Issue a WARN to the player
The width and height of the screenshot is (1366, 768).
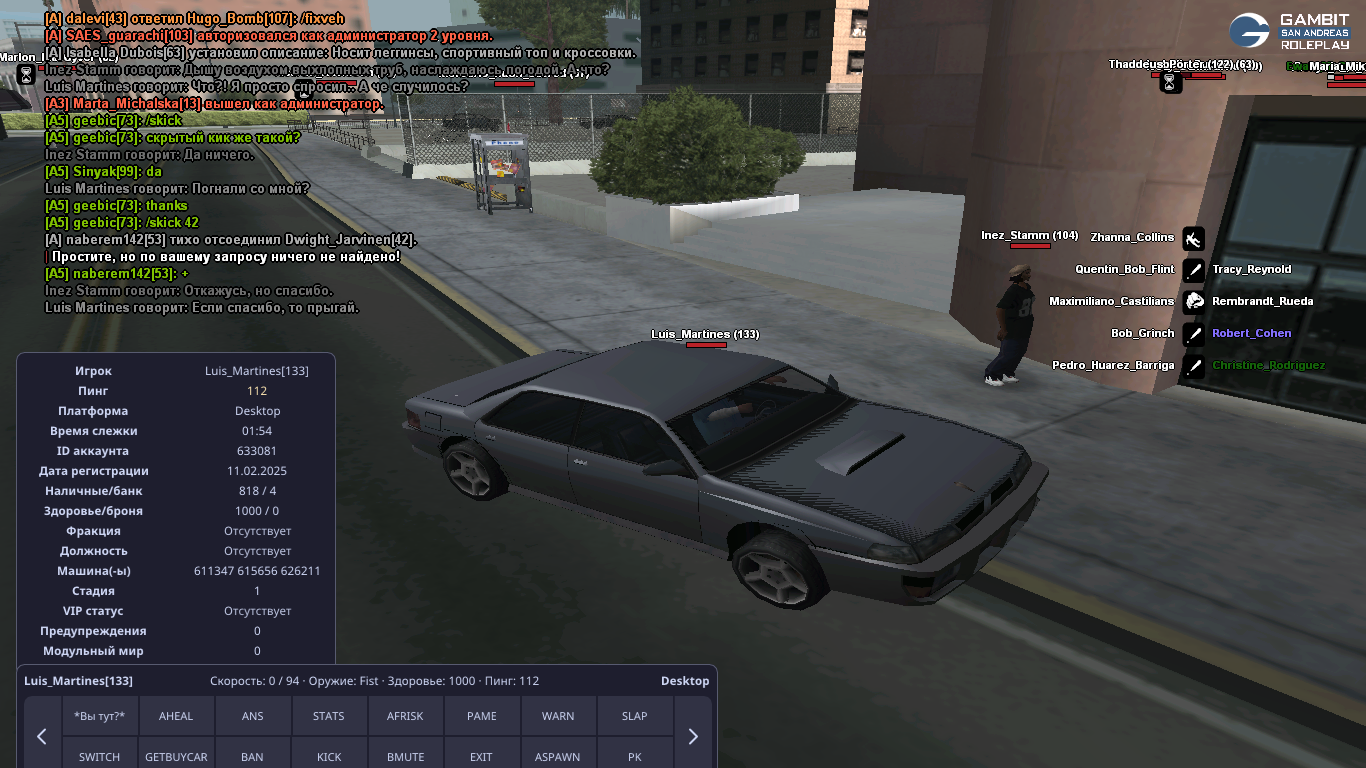point(558,716)
